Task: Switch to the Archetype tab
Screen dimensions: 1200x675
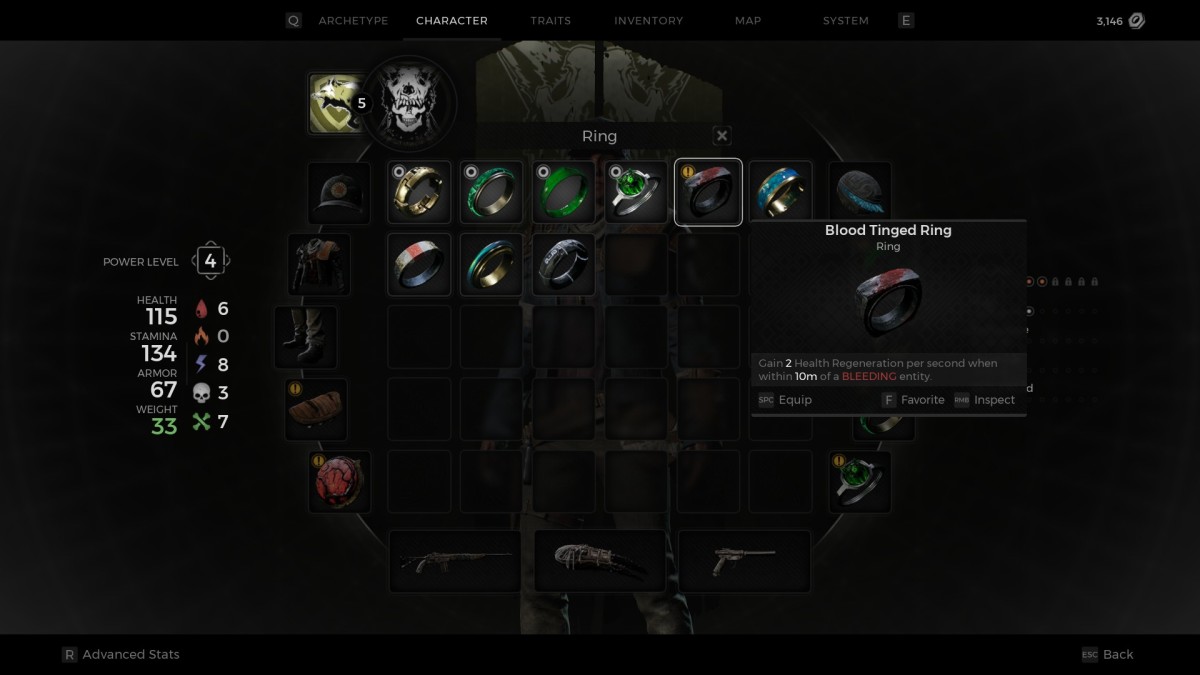Action: click(x=353, y=20)
